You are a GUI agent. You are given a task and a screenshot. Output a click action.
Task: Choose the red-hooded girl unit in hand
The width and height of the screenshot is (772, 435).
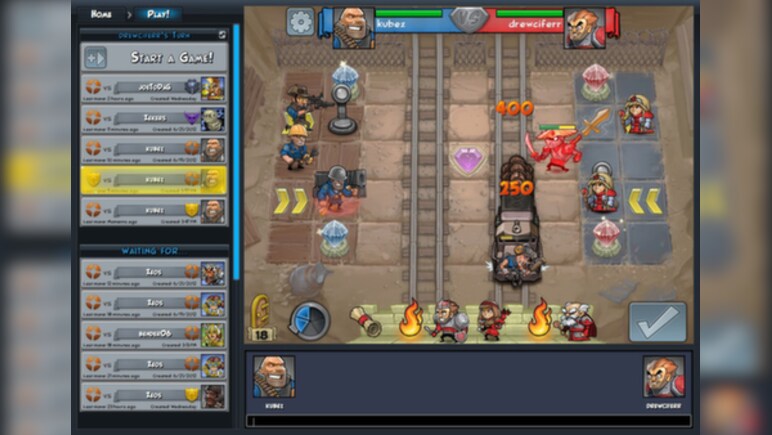[x=491, y=320]
